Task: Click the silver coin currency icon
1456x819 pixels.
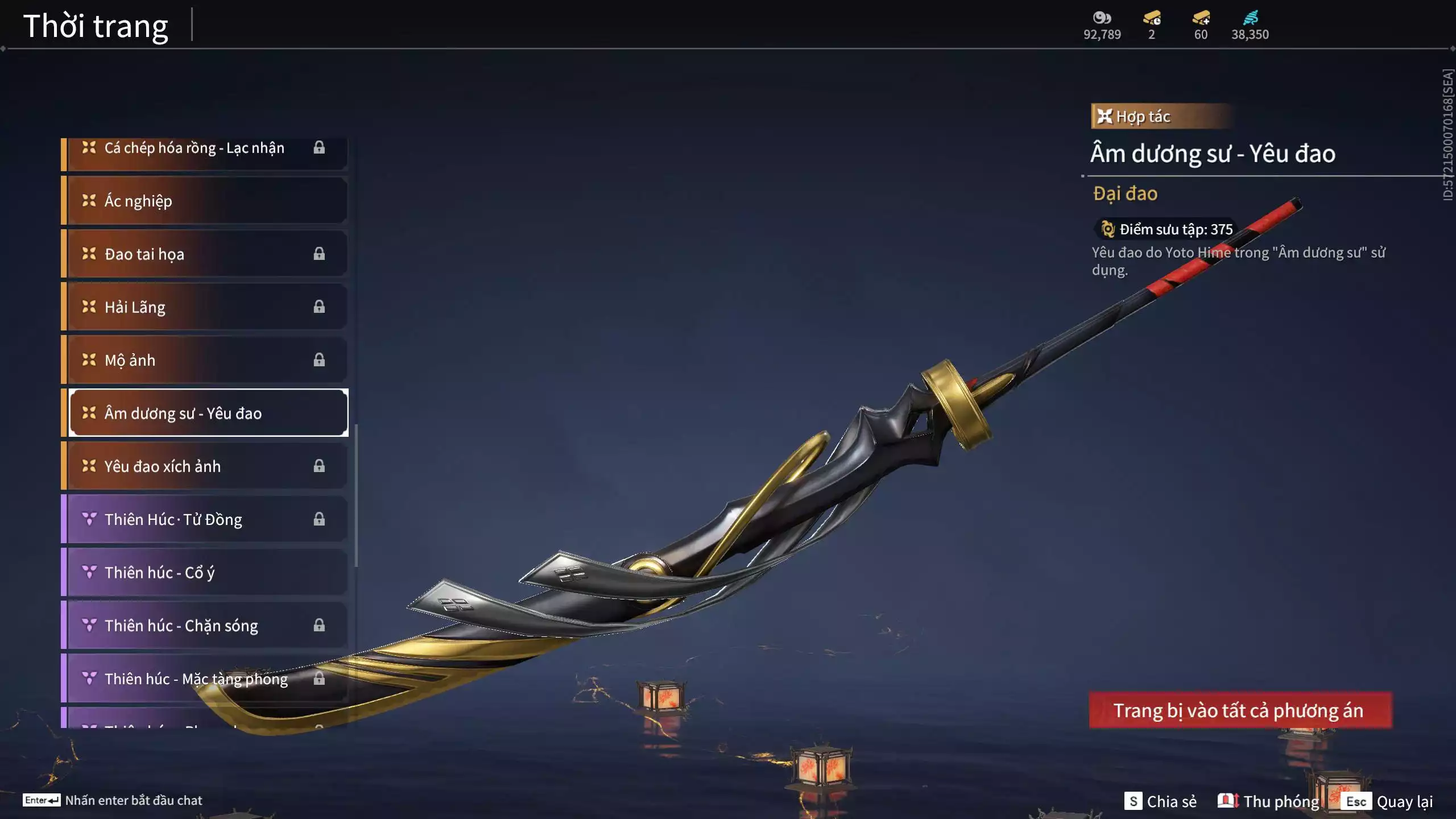Action: tap(1102, 18)
